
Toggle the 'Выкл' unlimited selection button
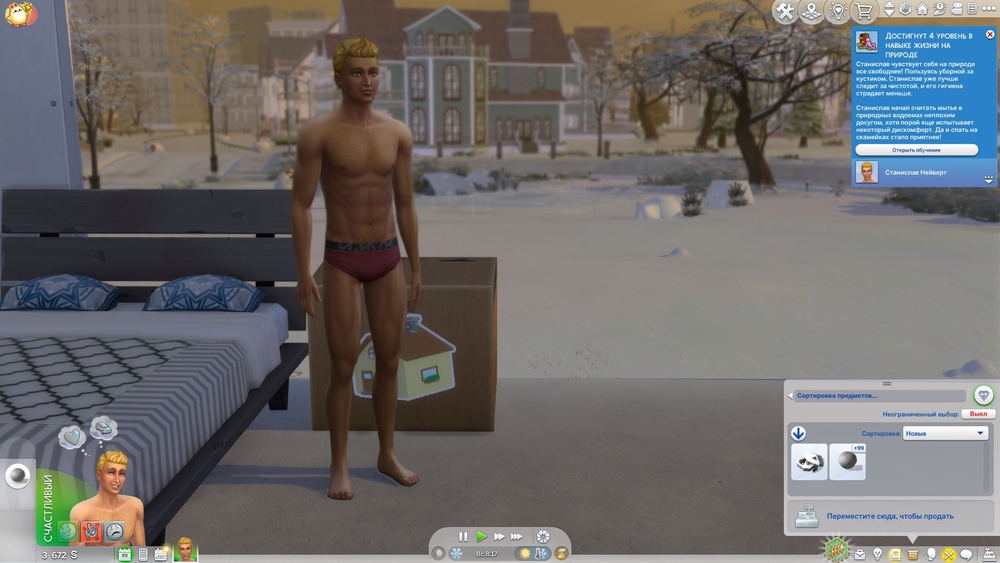click(x=978, y=414)
